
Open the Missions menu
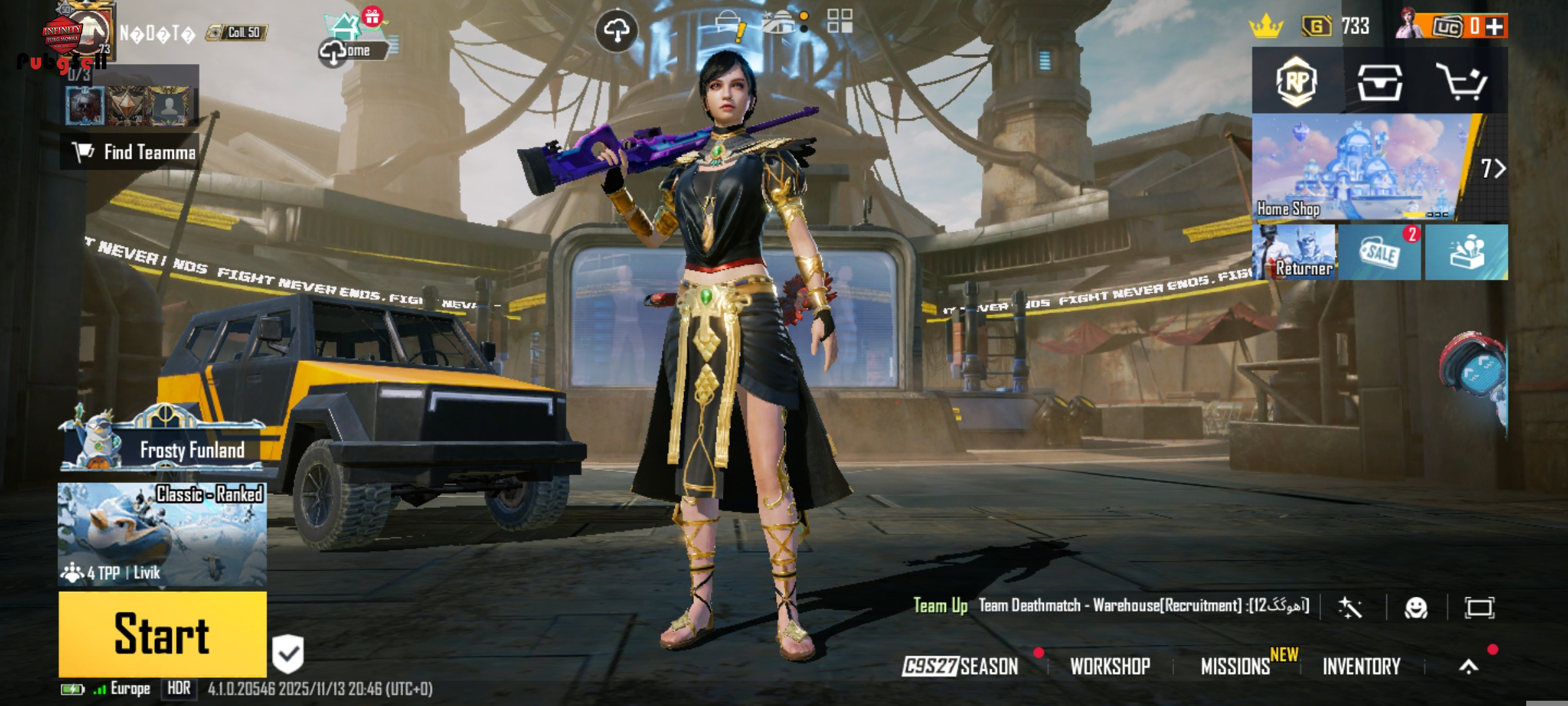(1235, 666)
